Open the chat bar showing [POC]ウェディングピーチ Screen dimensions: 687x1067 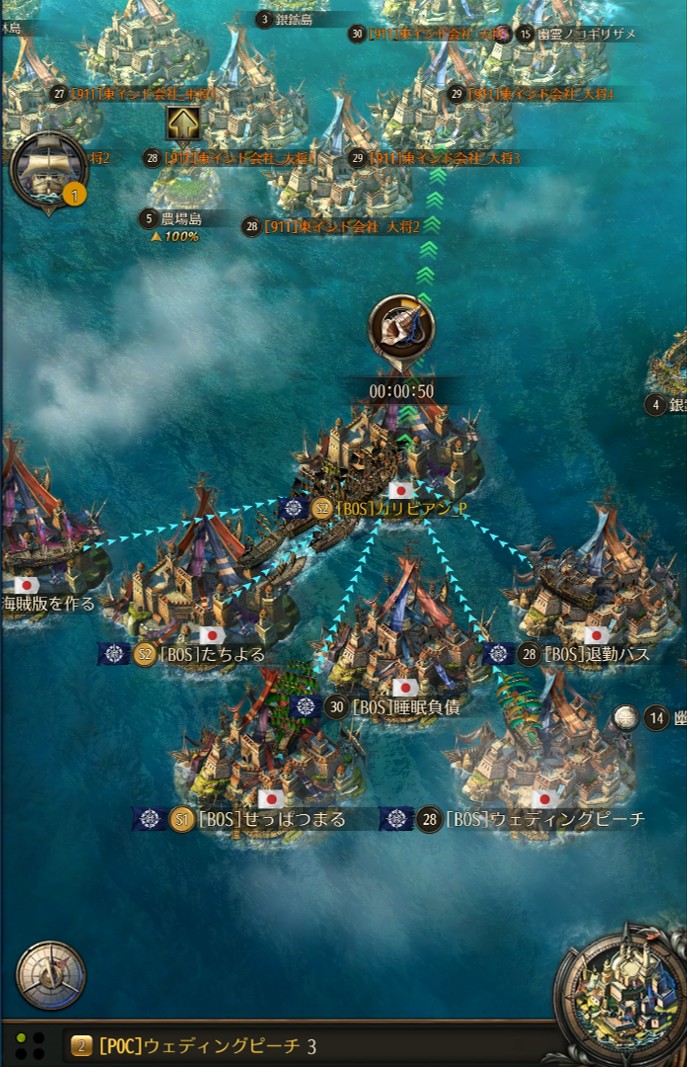pos(300,1046)
